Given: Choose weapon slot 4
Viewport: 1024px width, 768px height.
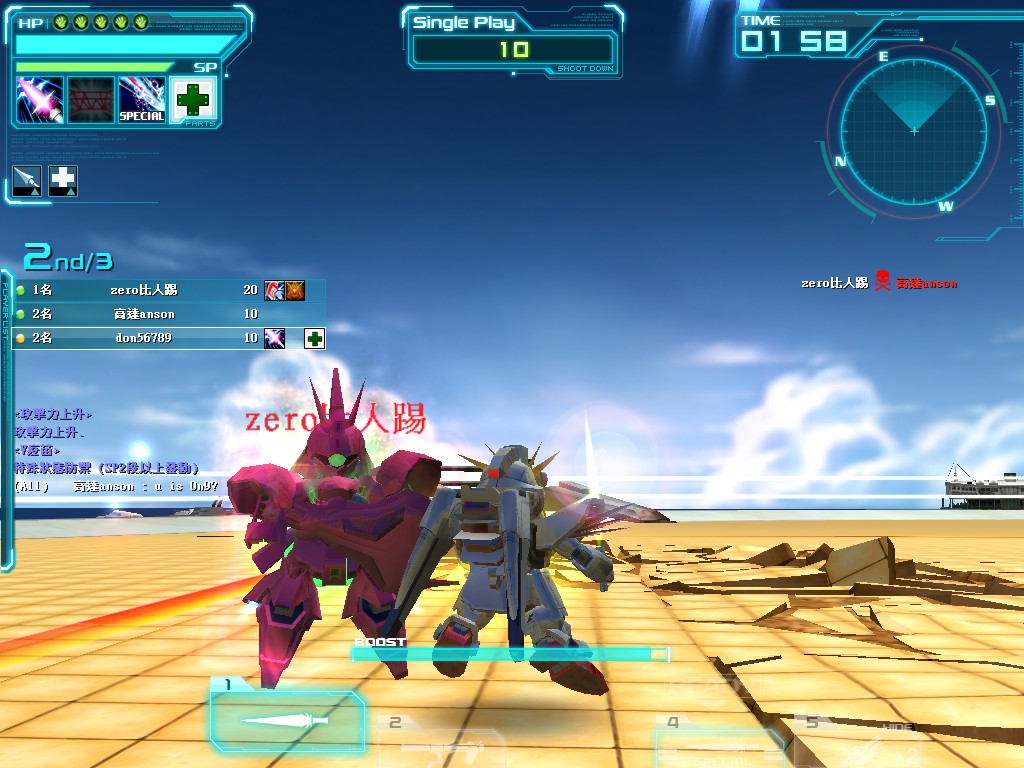Looking at the screenshot, I should [x=717, y=742].
